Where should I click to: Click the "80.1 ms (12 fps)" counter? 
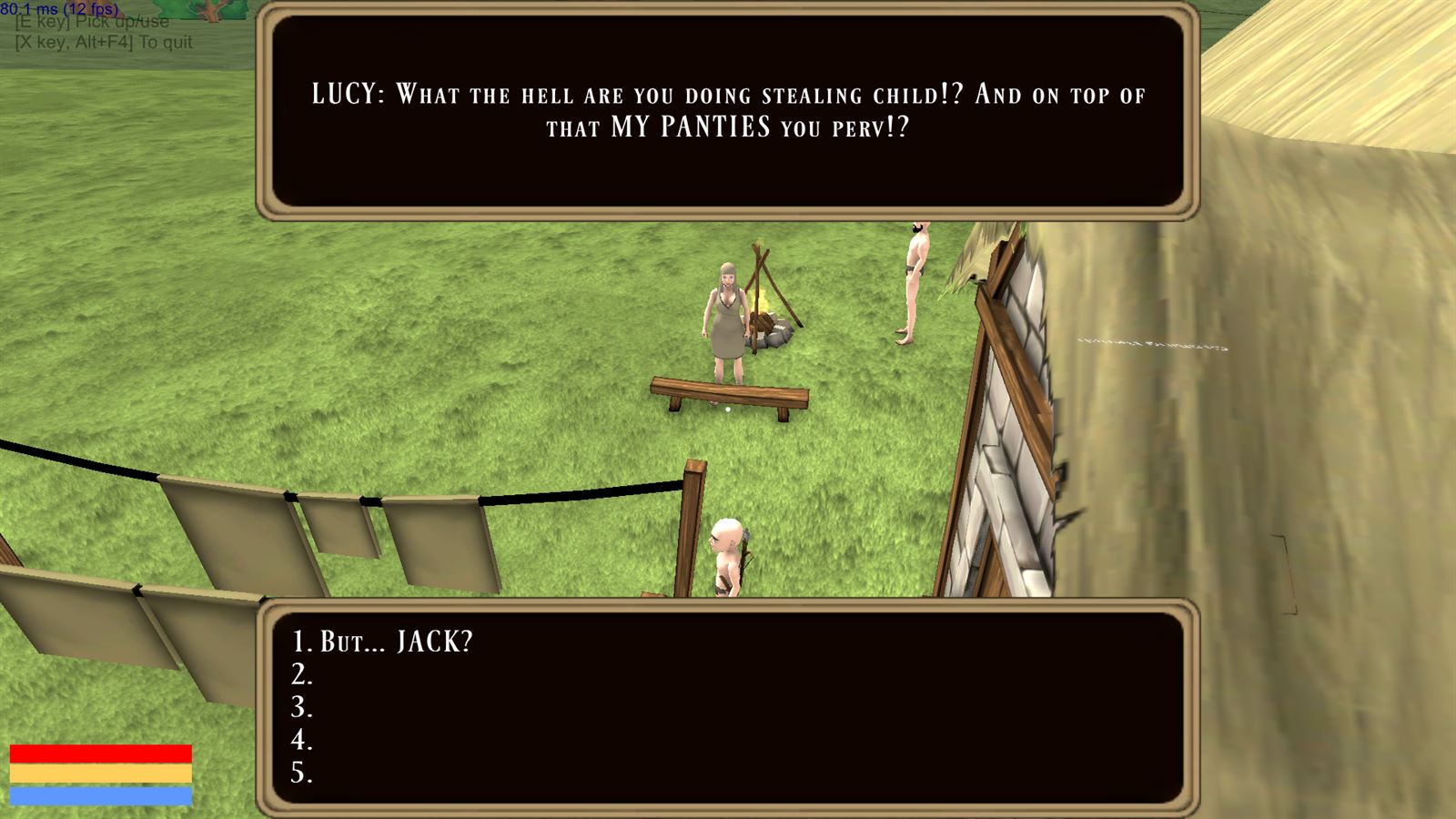coord(60,9)
